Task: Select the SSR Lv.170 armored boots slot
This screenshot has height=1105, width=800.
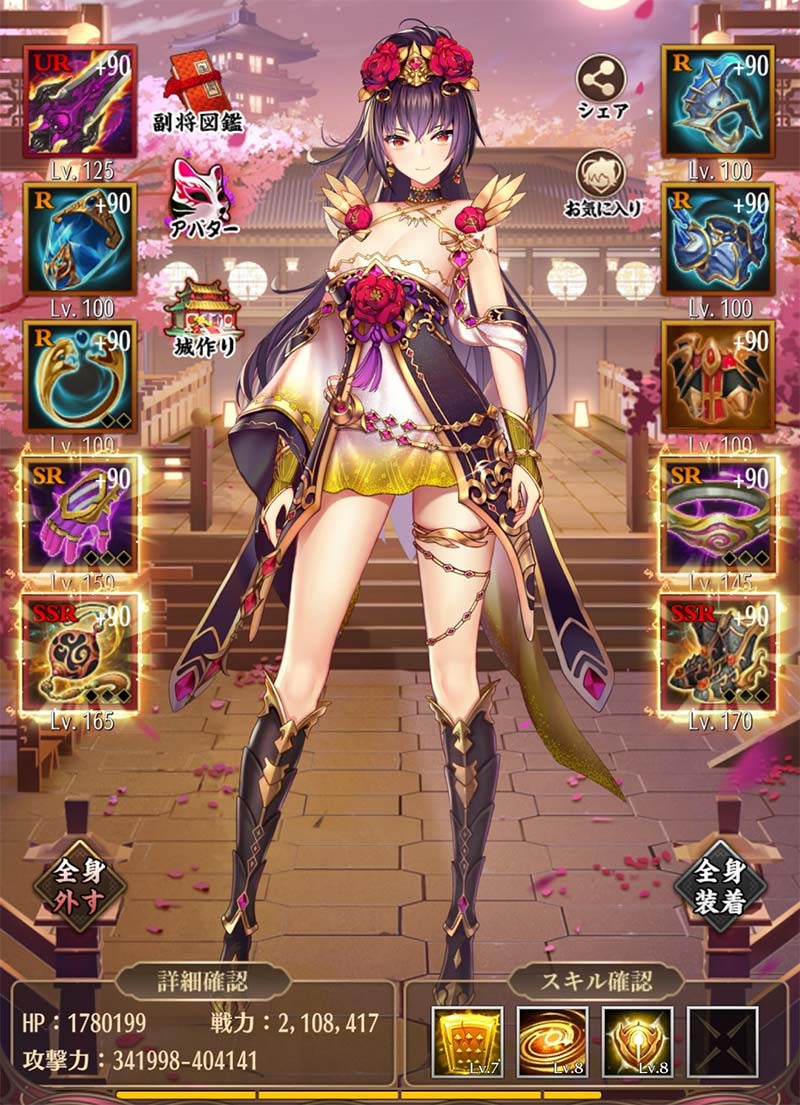Action: click(x=718, y=652)
